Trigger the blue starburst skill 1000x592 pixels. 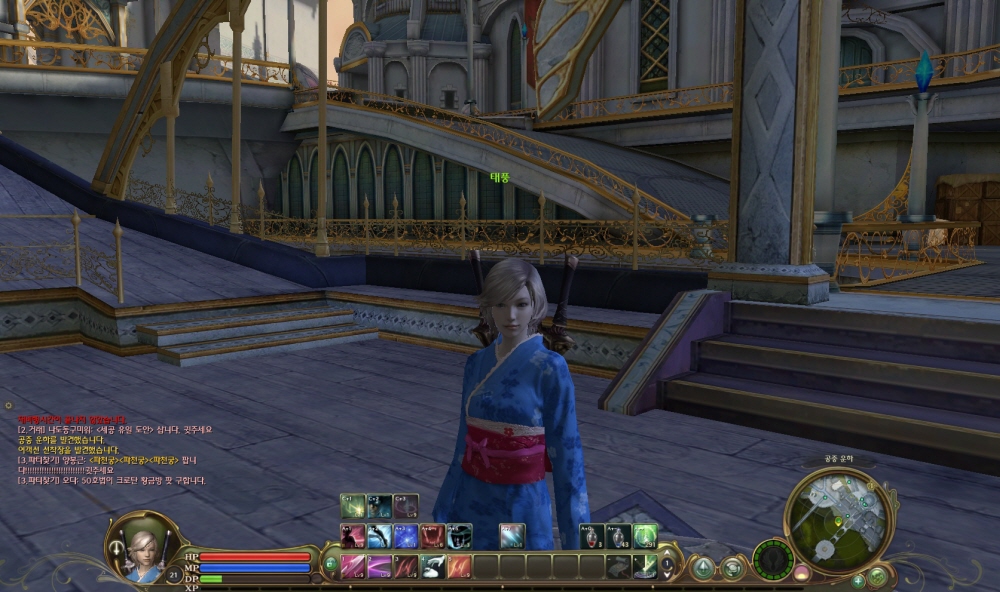[406, 537]
